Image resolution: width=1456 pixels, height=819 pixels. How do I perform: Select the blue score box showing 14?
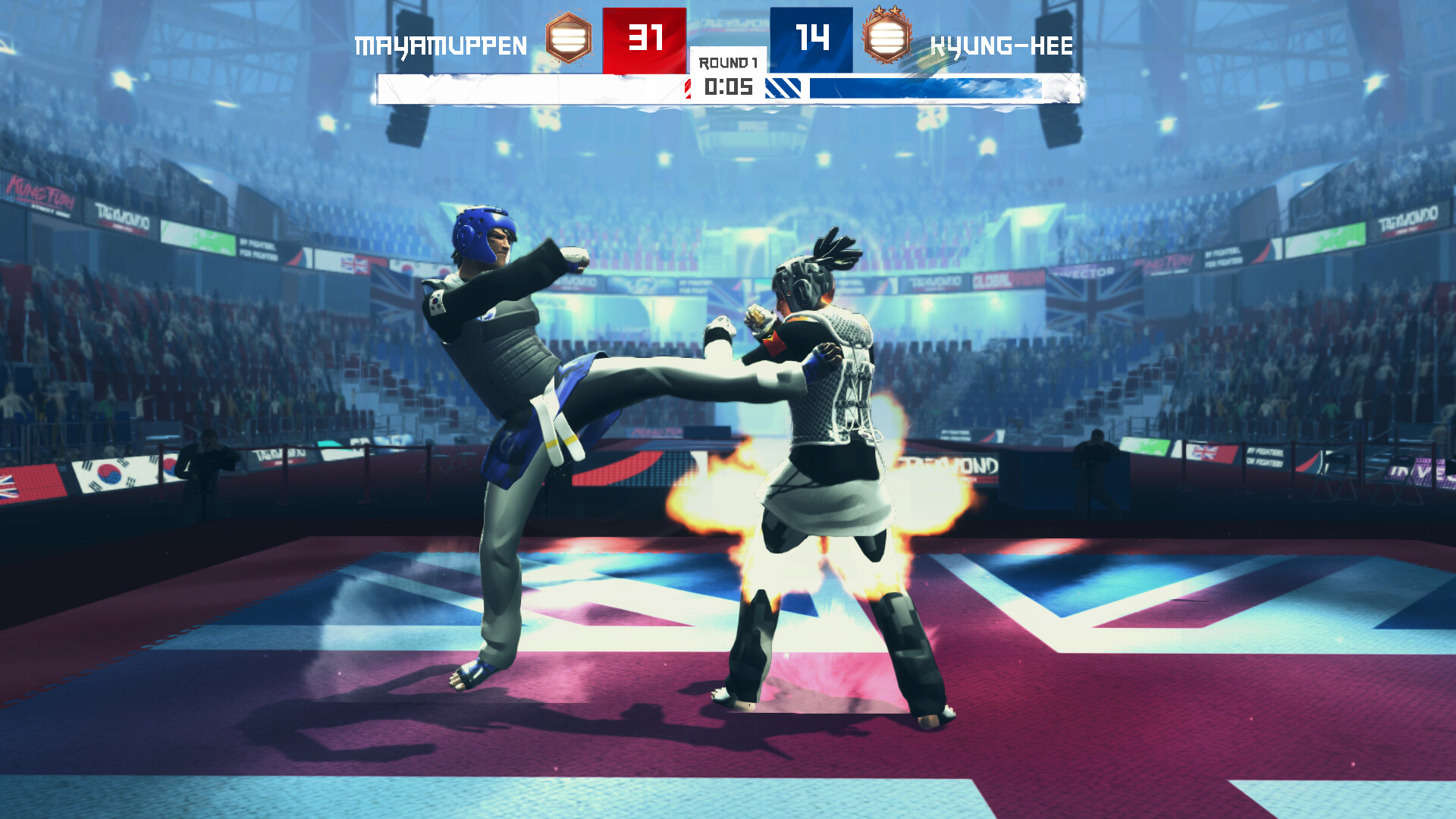click(811, 36)
